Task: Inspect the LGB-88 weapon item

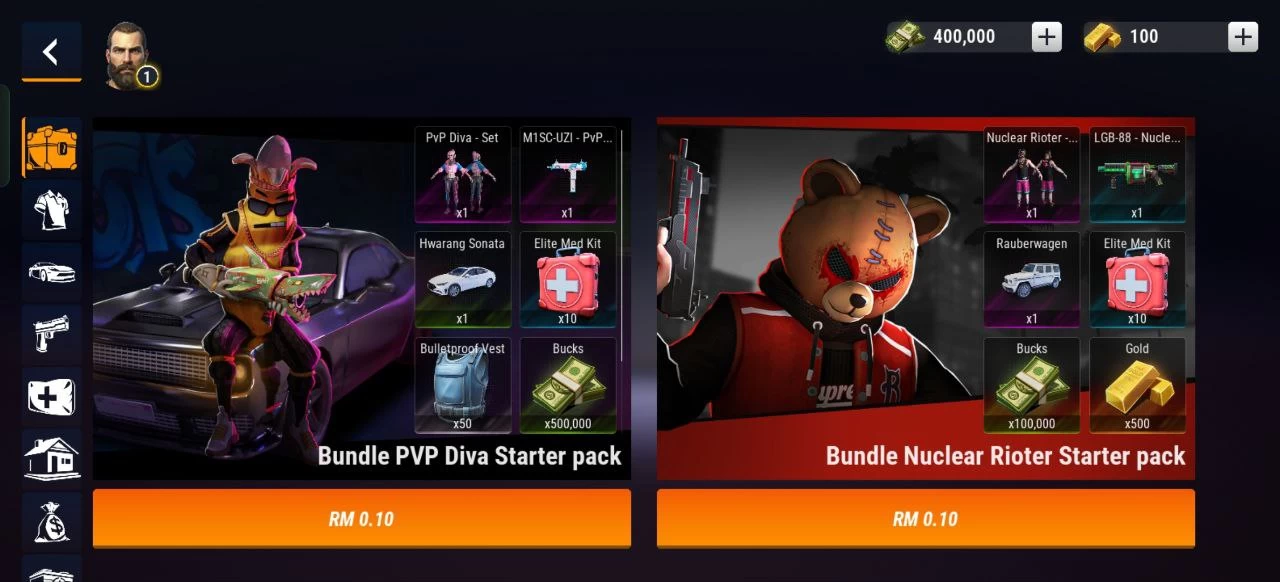Action: tap(1137, 174)
